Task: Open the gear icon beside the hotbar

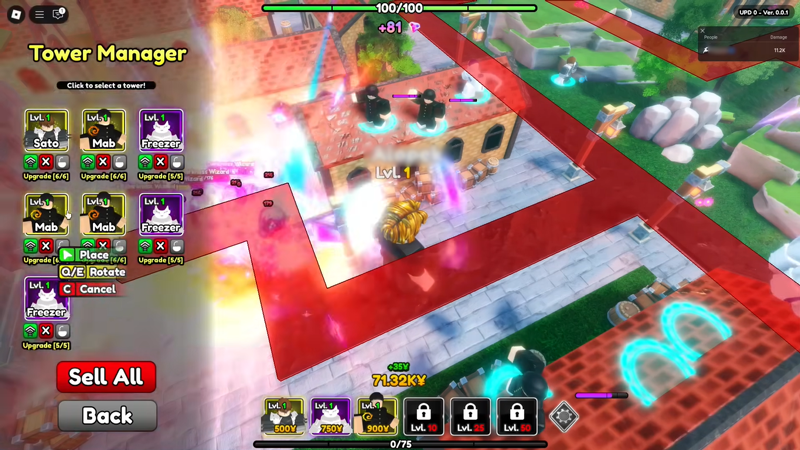Action: 564,416
